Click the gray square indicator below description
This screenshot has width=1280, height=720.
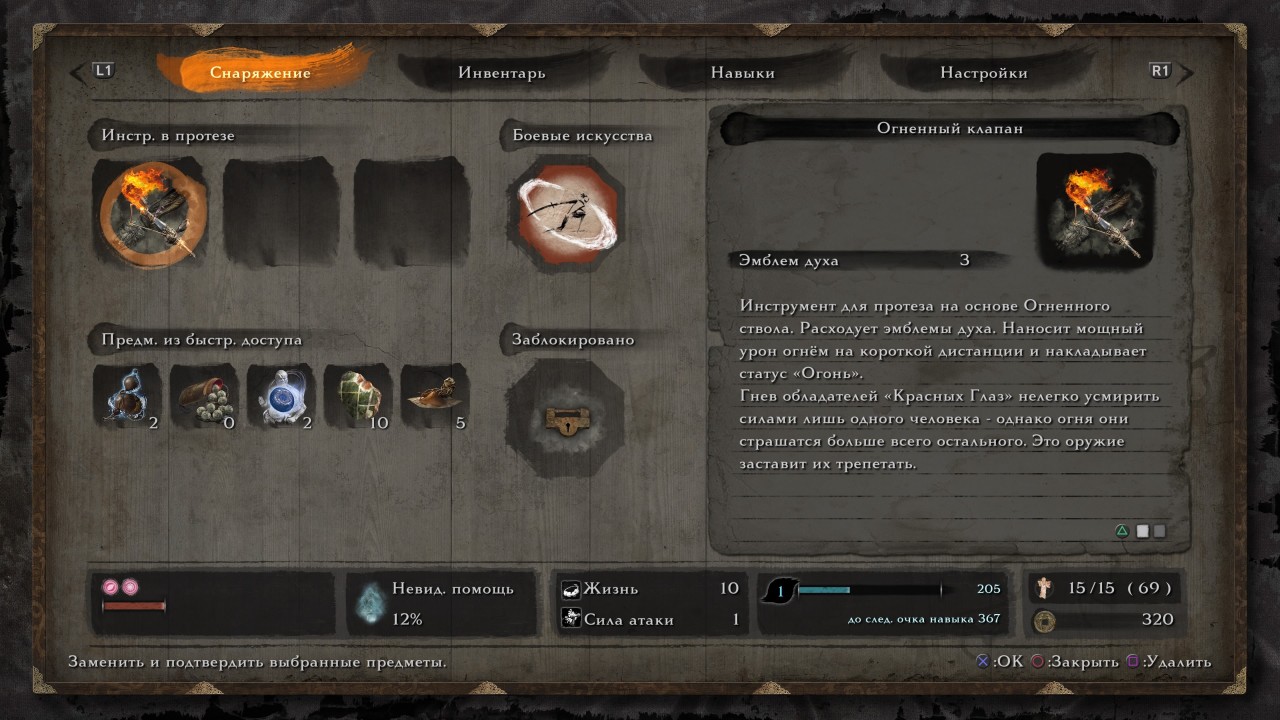[x=1161, y=531]
